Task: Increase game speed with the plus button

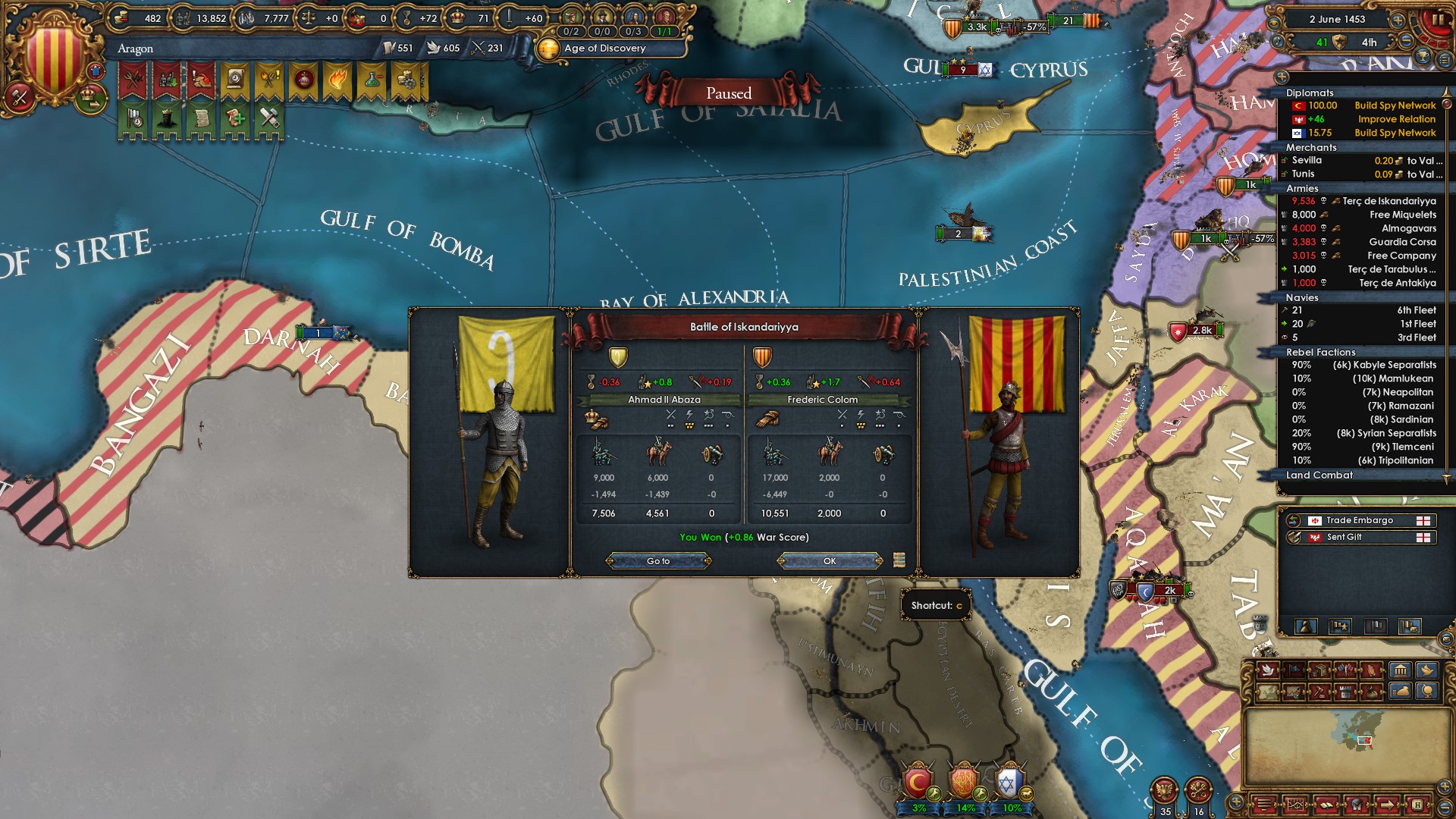Action: (1397, 20)
